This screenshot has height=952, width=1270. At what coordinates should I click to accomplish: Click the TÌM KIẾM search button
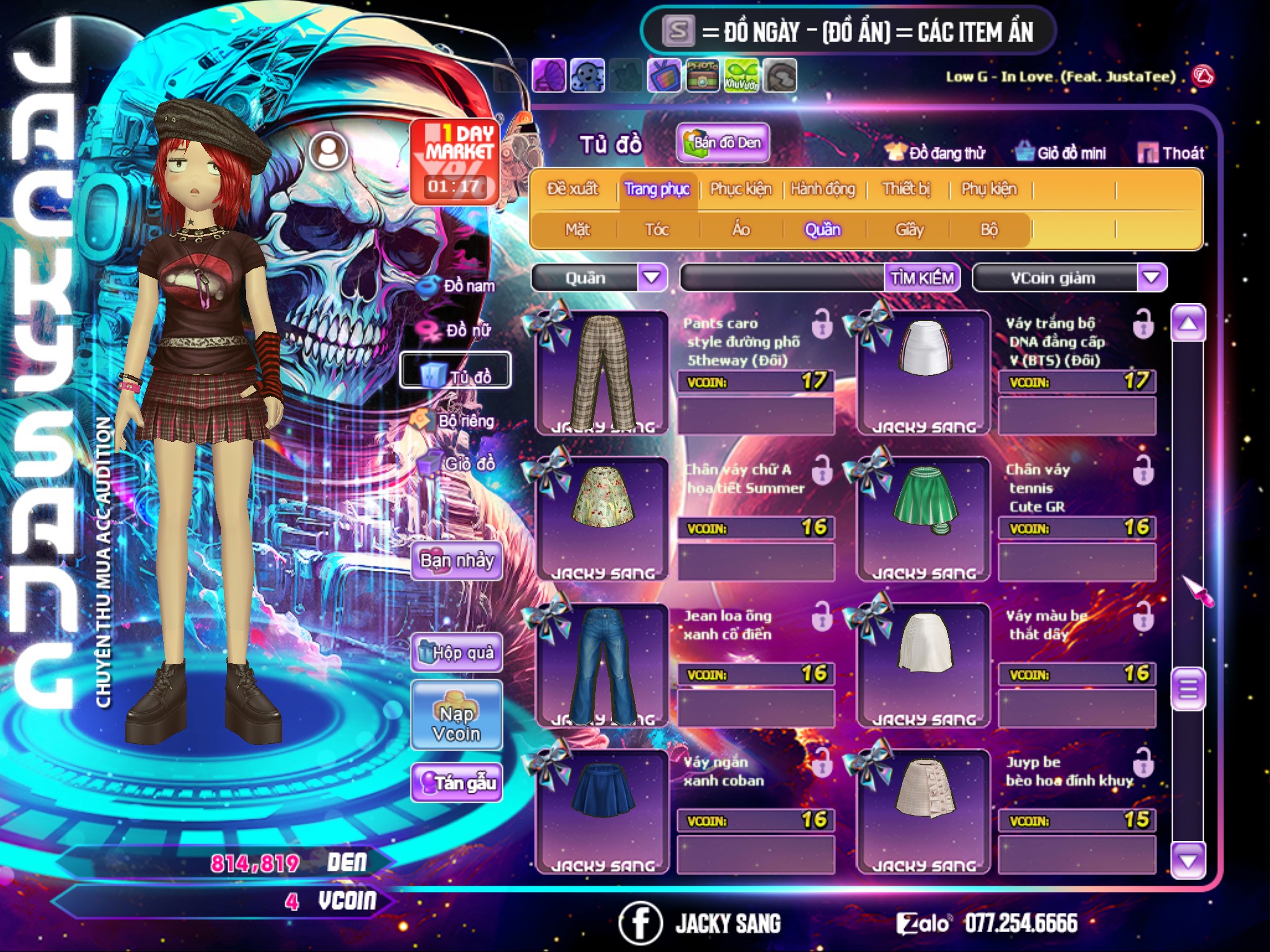(x=922, y=278)
